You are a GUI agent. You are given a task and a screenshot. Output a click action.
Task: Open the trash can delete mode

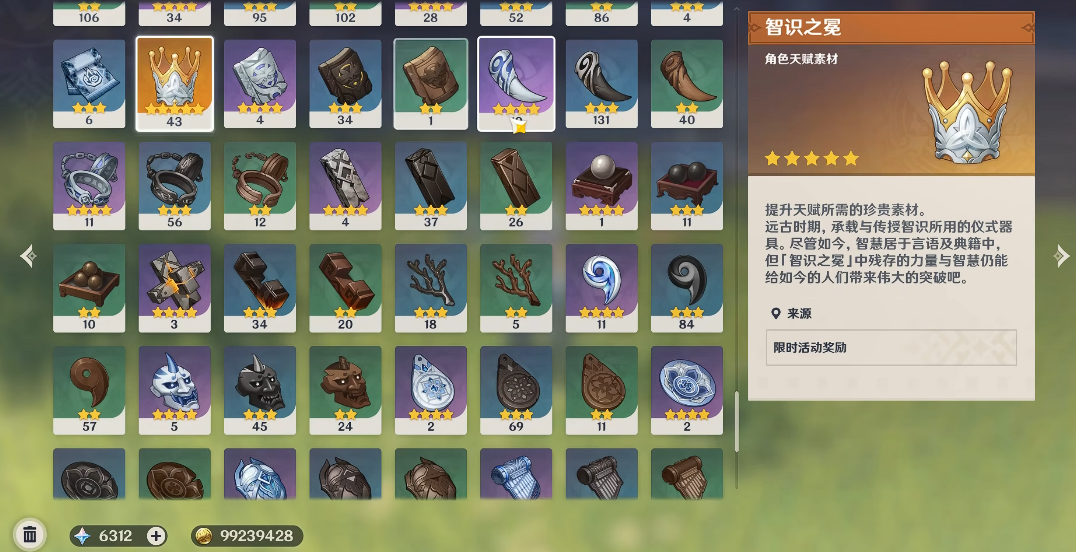(30, 535)
